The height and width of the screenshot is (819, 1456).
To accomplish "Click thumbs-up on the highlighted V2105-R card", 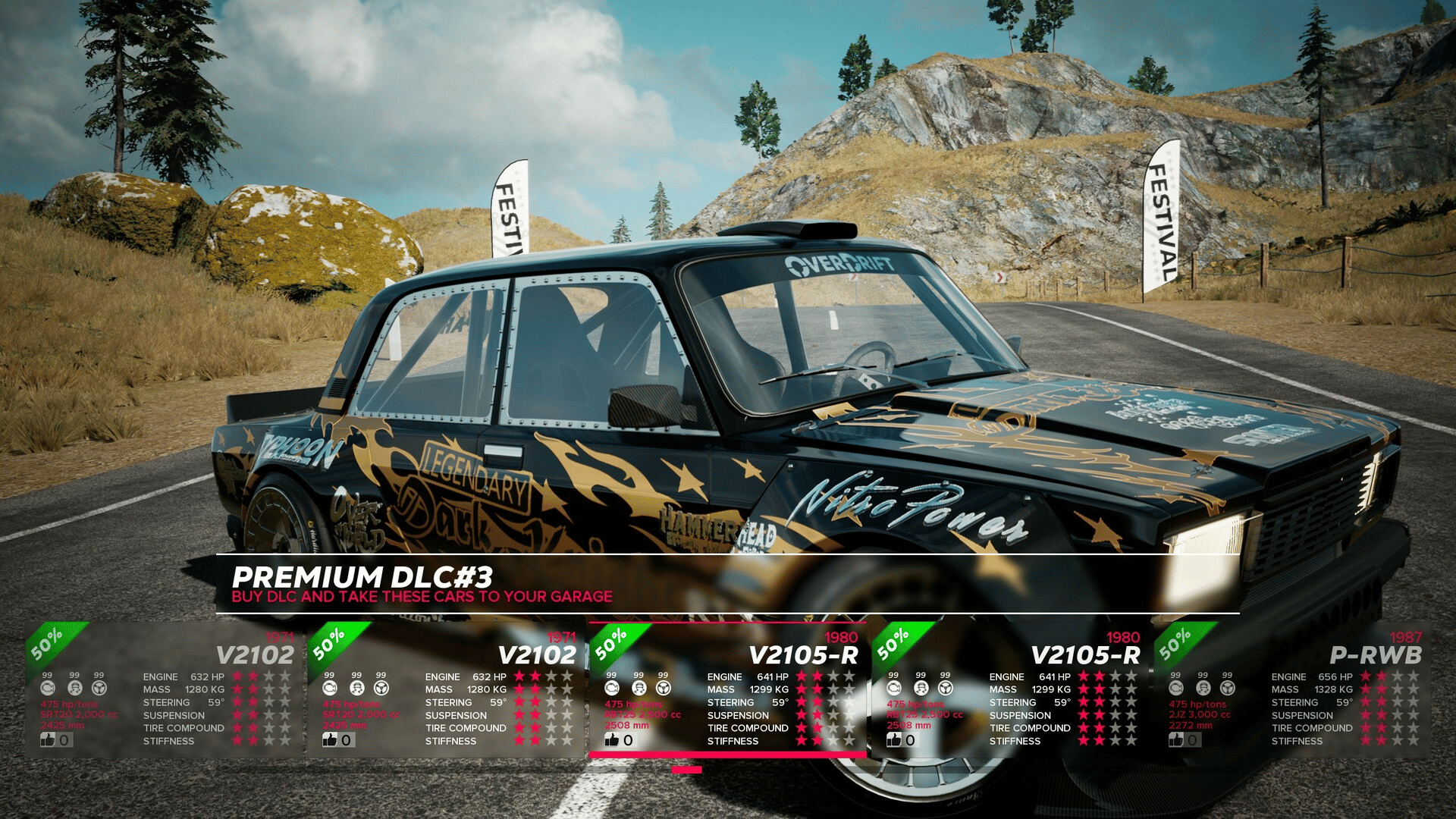I will 612,739.
